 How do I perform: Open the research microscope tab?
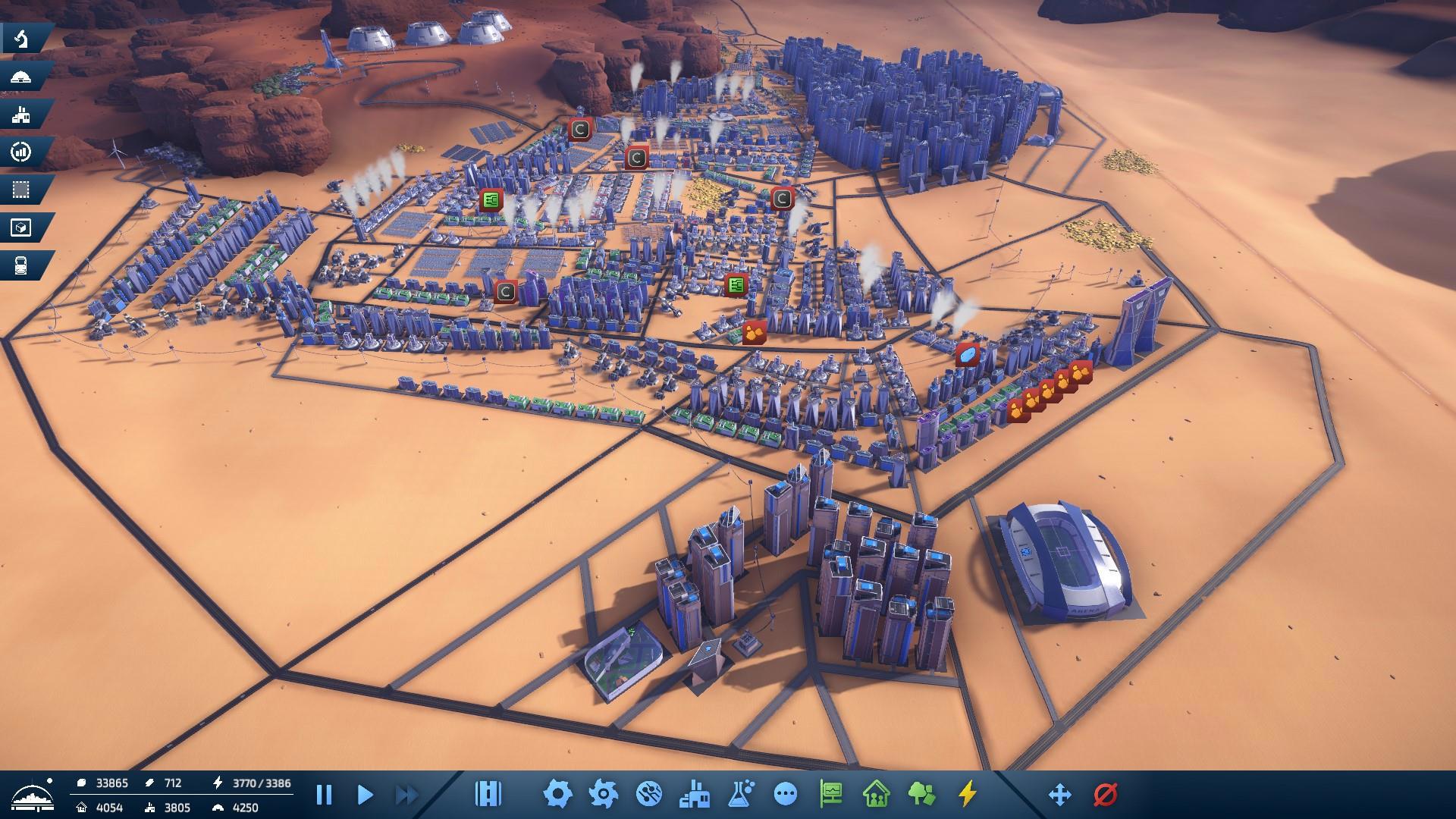22,39
